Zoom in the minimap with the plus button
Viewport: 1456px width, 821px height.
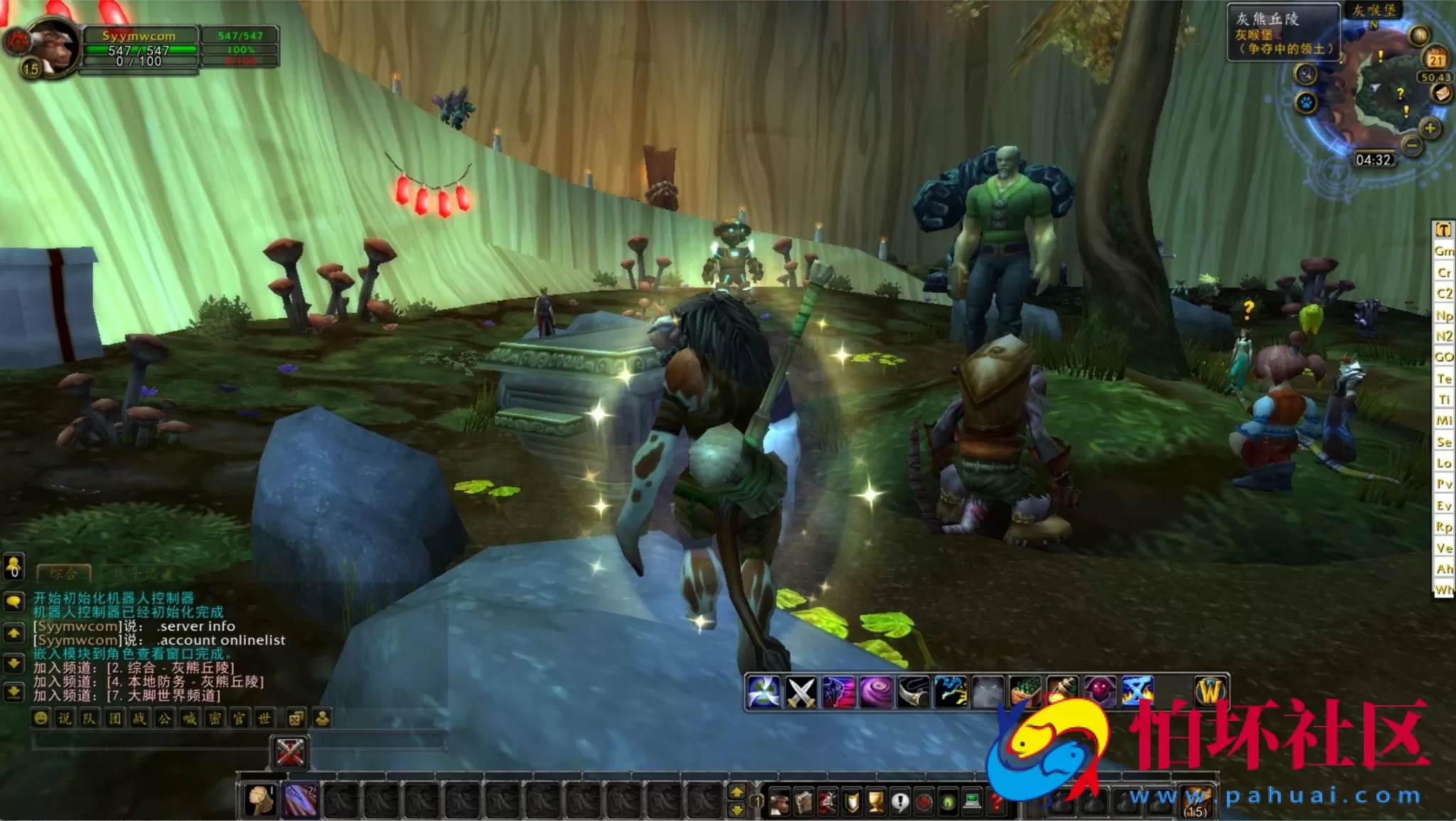coord(1430,129)
